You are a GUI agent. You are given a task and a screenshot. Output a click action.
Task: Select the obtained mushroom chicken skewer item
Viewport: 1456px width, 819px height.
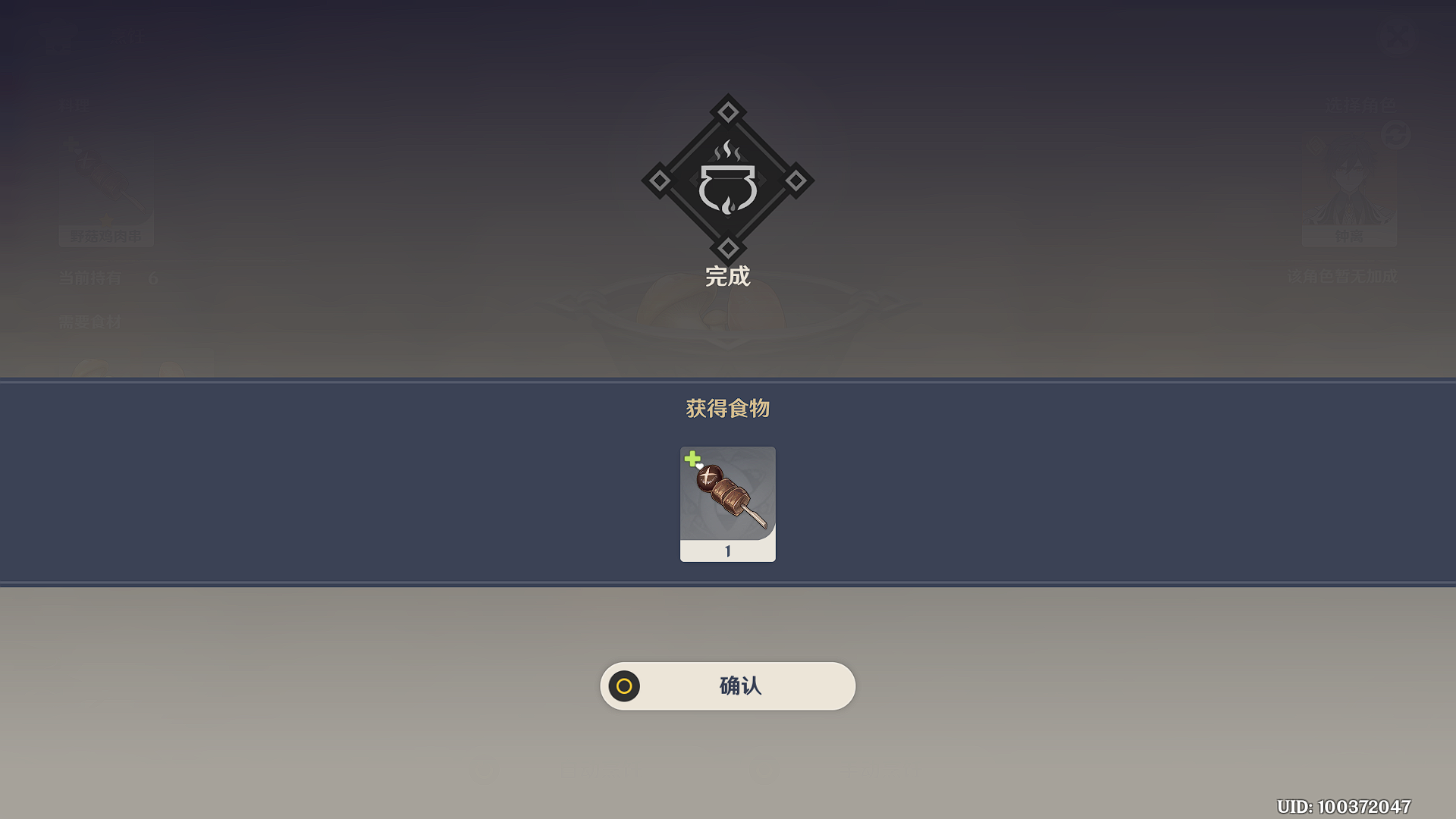(x=727, y=503)
